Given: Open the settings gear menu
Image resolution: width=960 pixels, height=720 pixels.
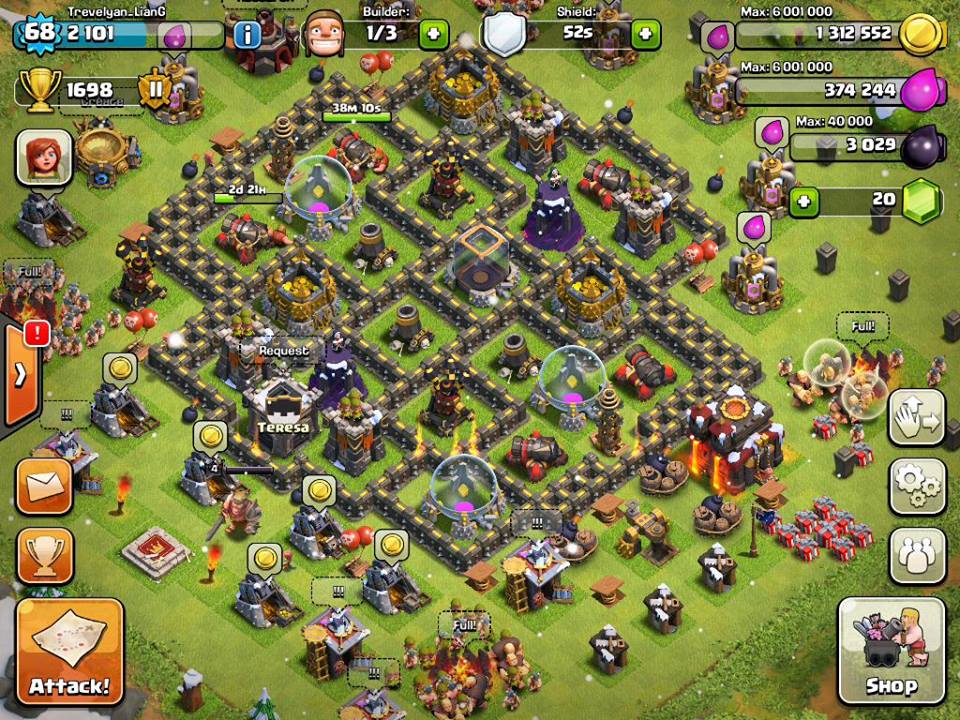Looking at the screenshot, I should coord(917,486).
